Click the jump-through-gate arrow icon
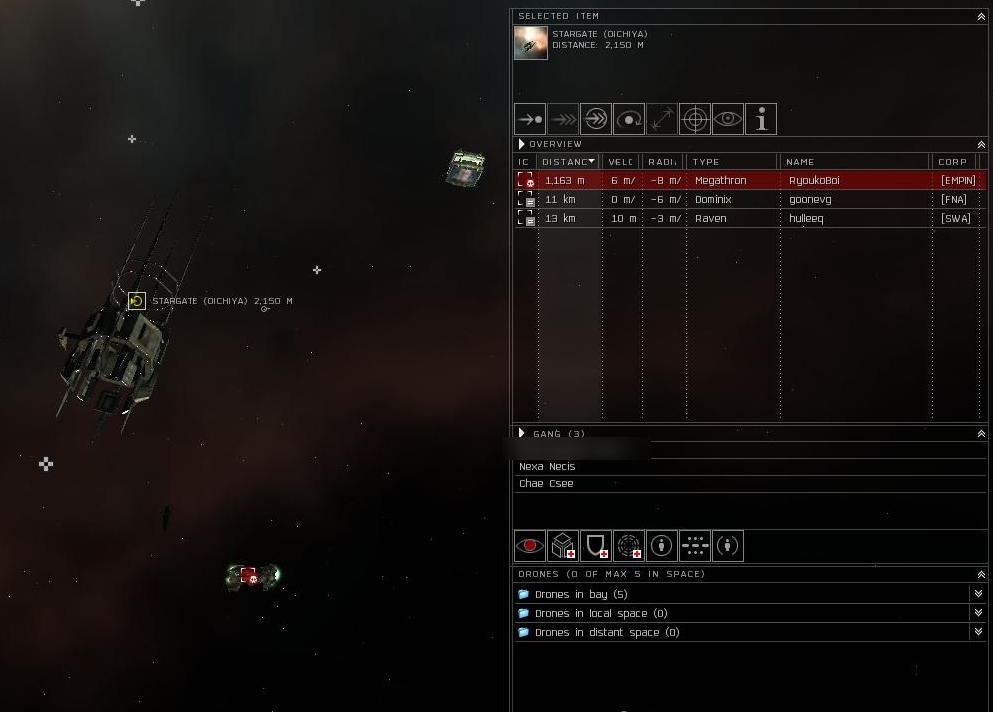The height and width of the screenshot is (712, 993). (596, 120)
